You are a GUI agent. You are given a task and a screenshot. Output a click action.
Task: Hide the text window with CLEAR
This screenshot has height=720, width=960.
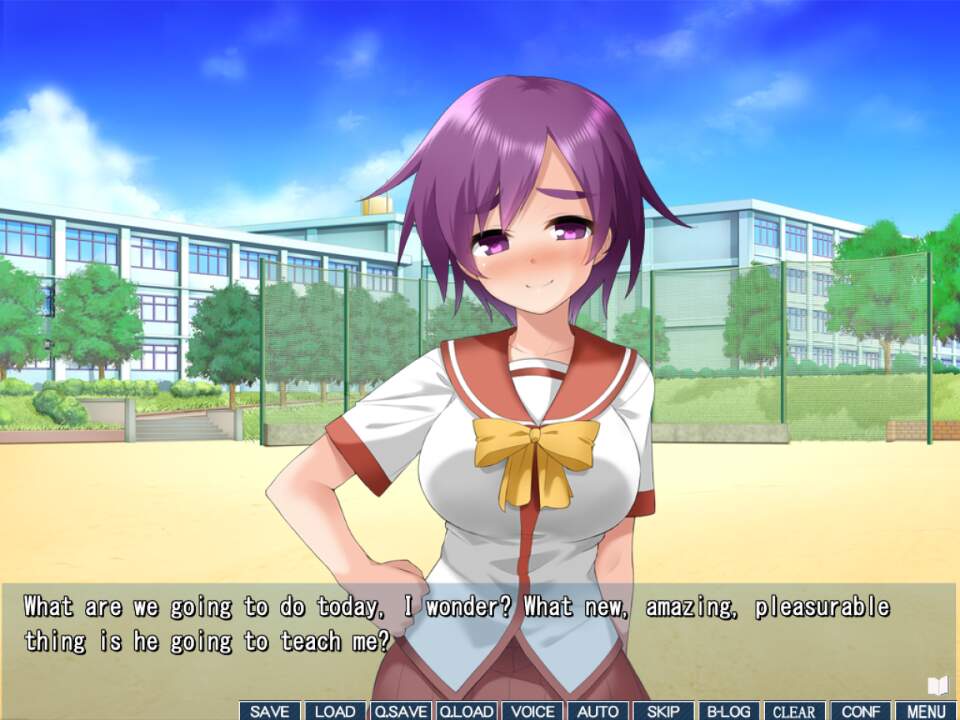(795, 711)
